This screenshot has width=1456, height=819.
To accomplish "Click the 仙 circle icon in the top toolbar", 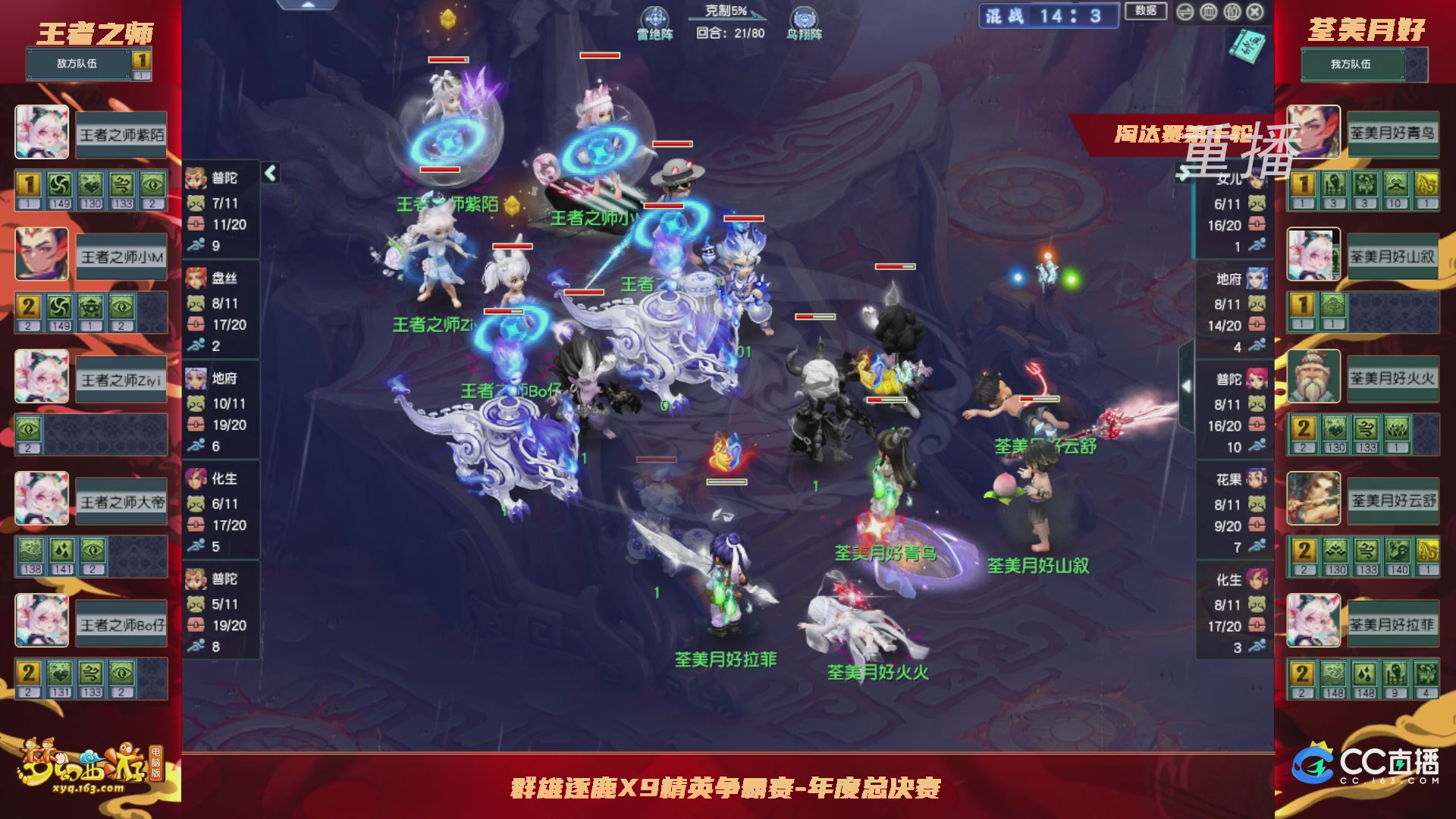I will 1232,11.
